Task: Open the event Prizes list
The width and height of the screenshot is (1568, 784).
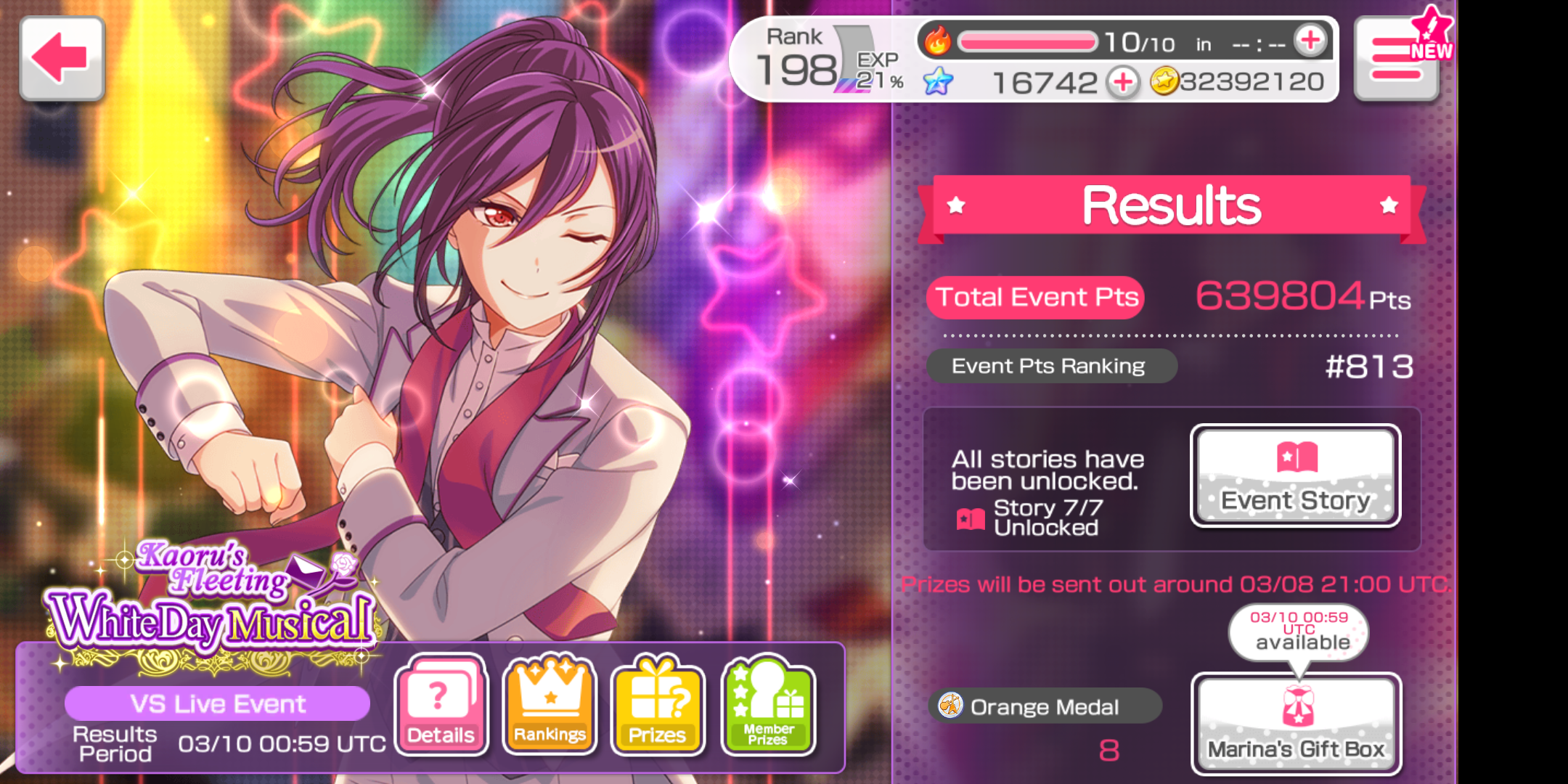Action: [657, 705]
